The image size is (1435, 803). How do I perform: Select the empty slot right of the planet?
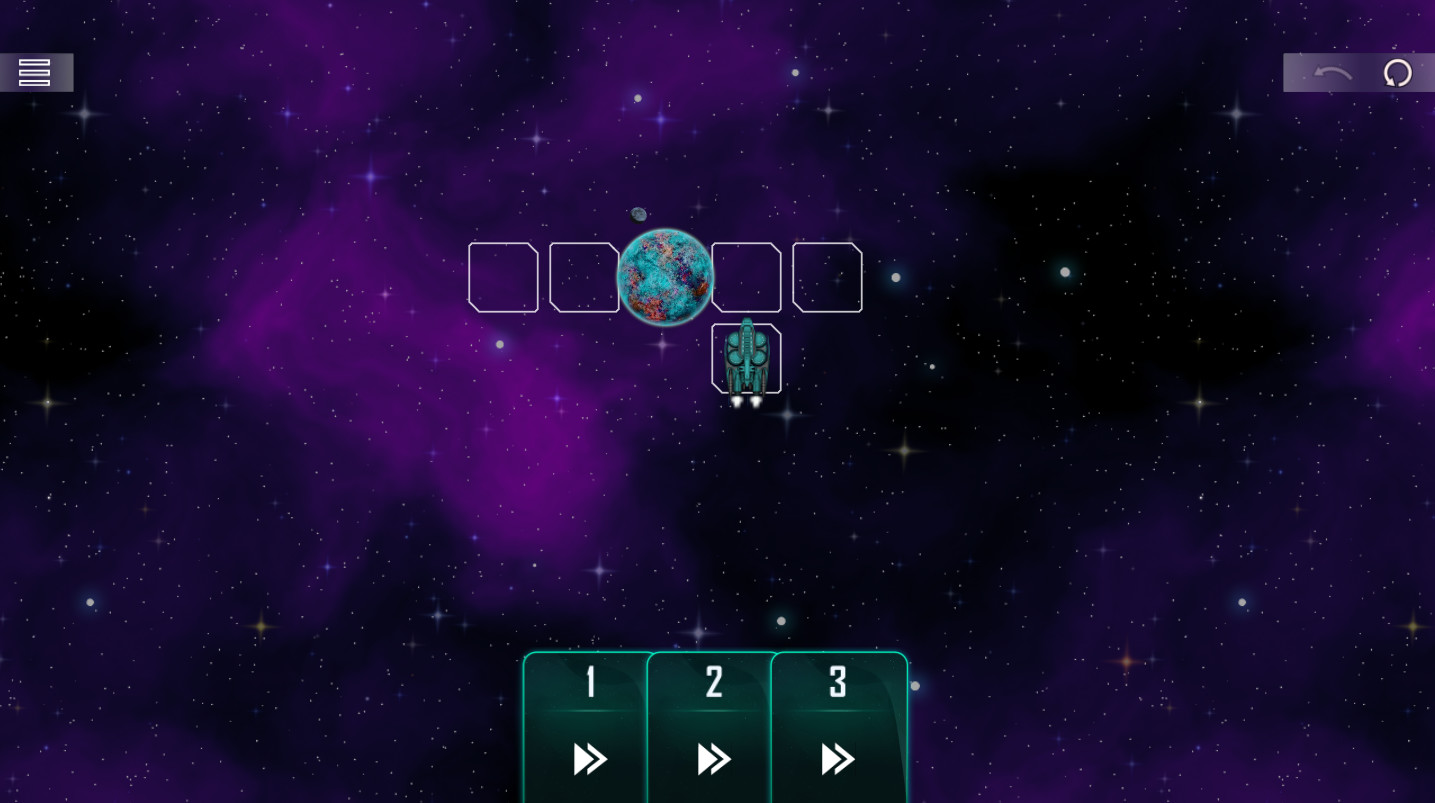746,277
